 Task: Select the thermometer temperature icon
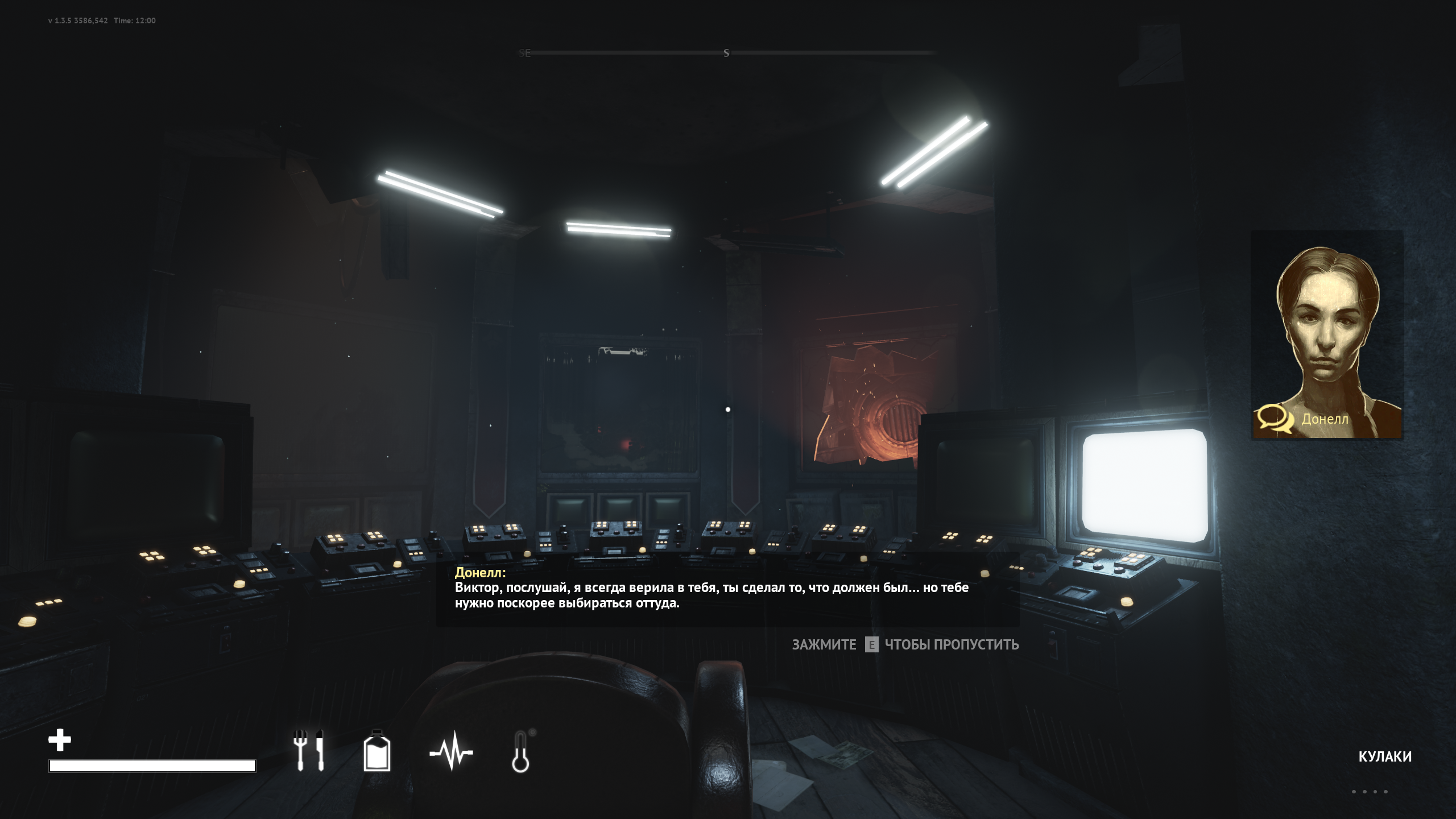(521, 751)
